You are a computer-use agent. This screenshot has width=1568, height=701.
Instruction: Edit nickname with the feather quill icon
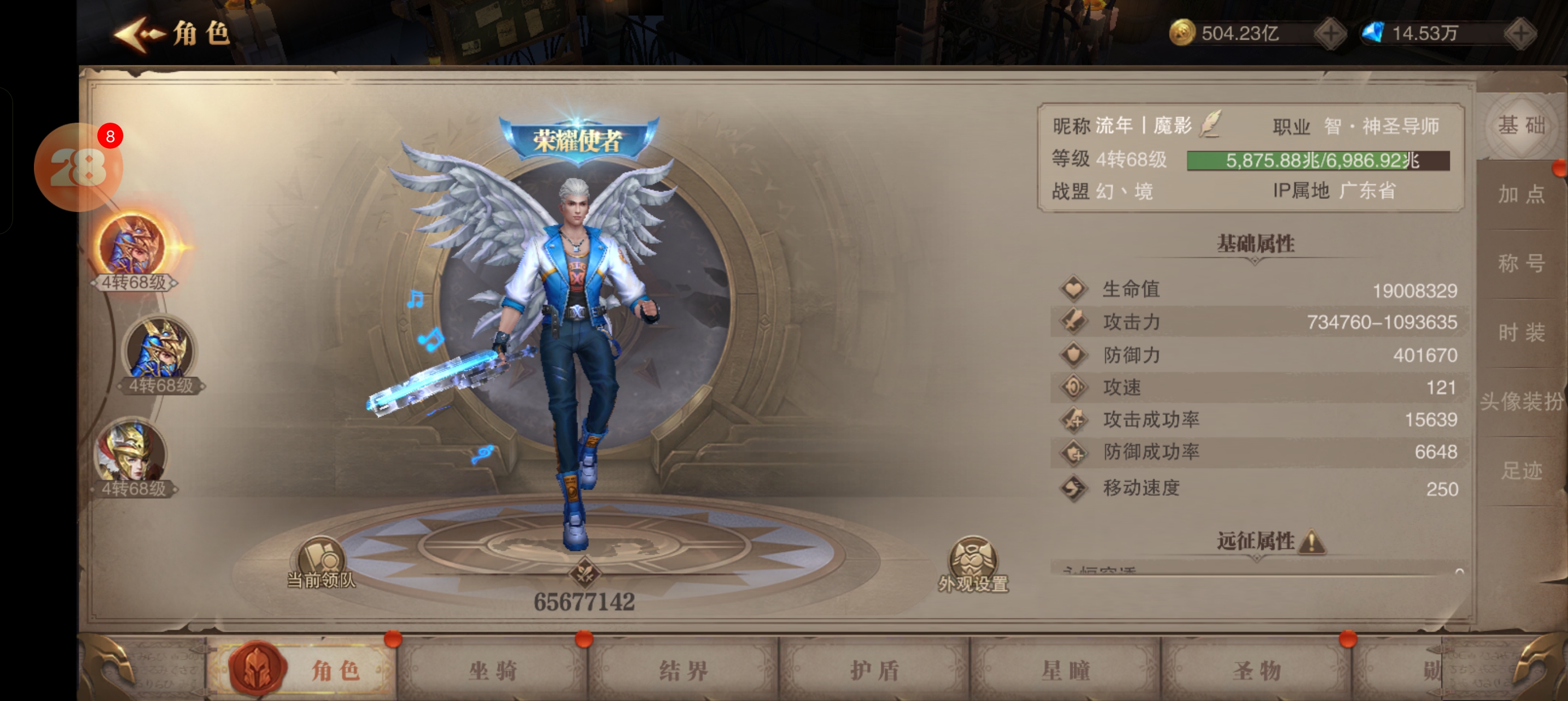tap(1210, 124)
